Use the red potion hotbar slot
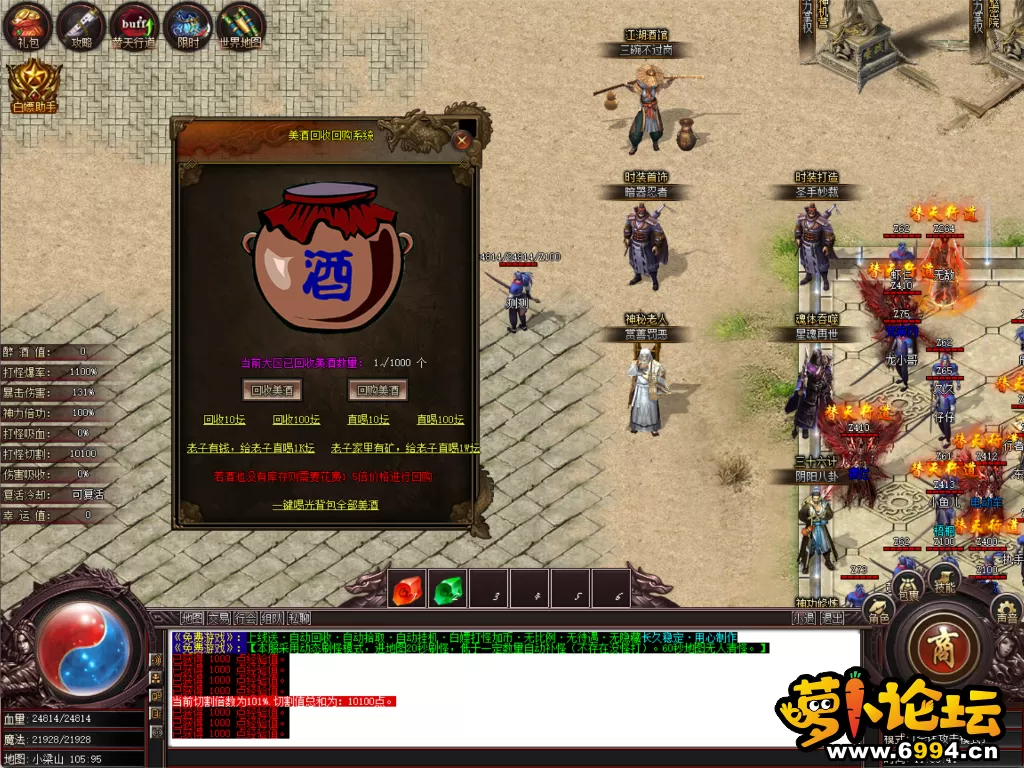1024x768 pixels. pos(407,589)
